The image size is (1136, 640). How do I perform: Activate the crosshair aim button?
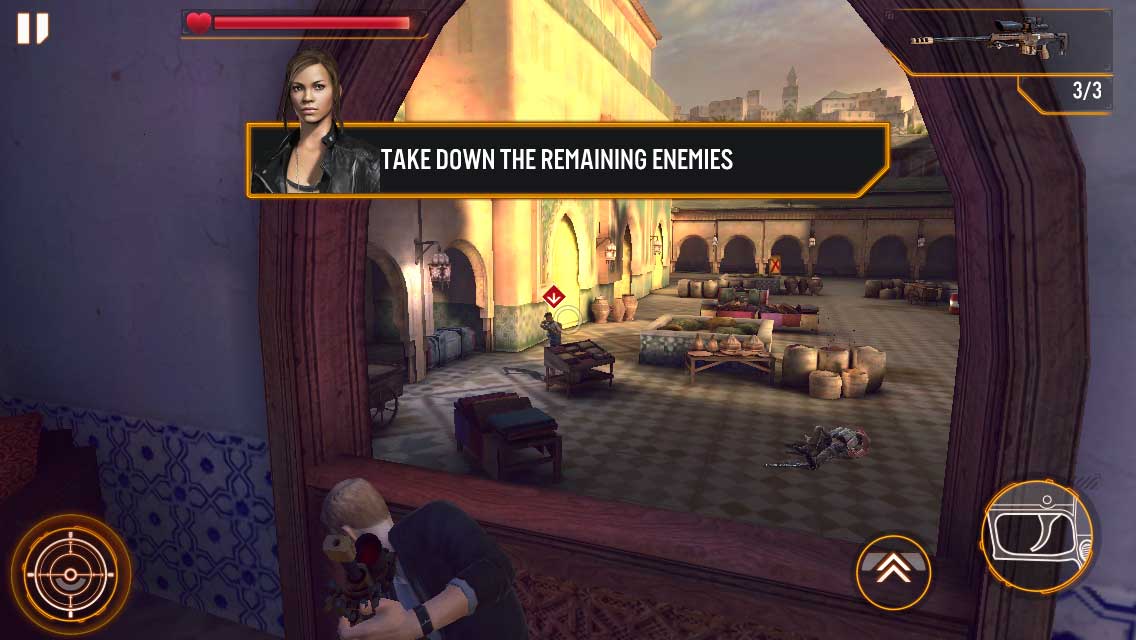(x=70, y=575)
